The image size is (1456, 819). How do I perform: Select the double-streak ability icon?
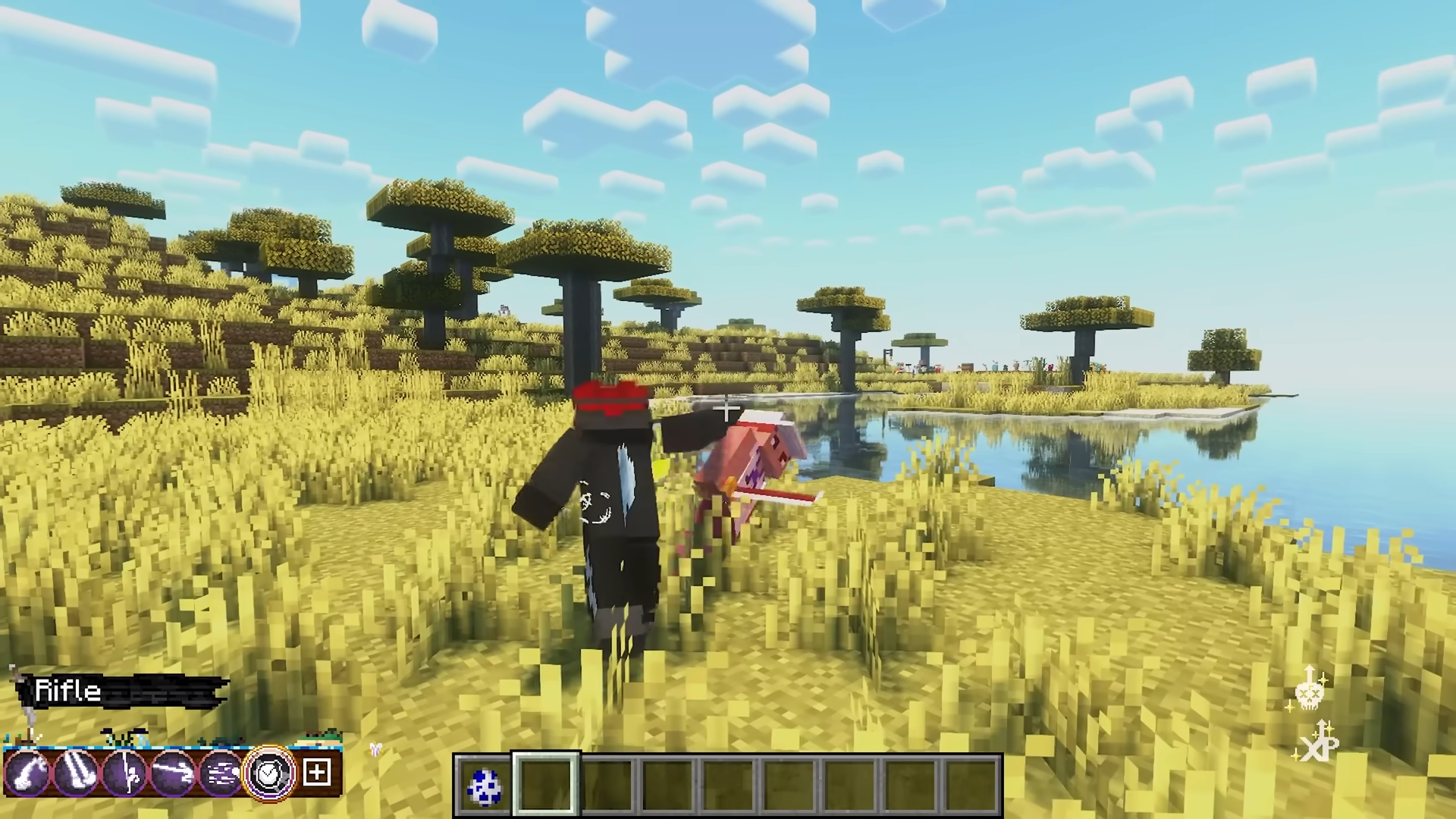tap(76, 772)
